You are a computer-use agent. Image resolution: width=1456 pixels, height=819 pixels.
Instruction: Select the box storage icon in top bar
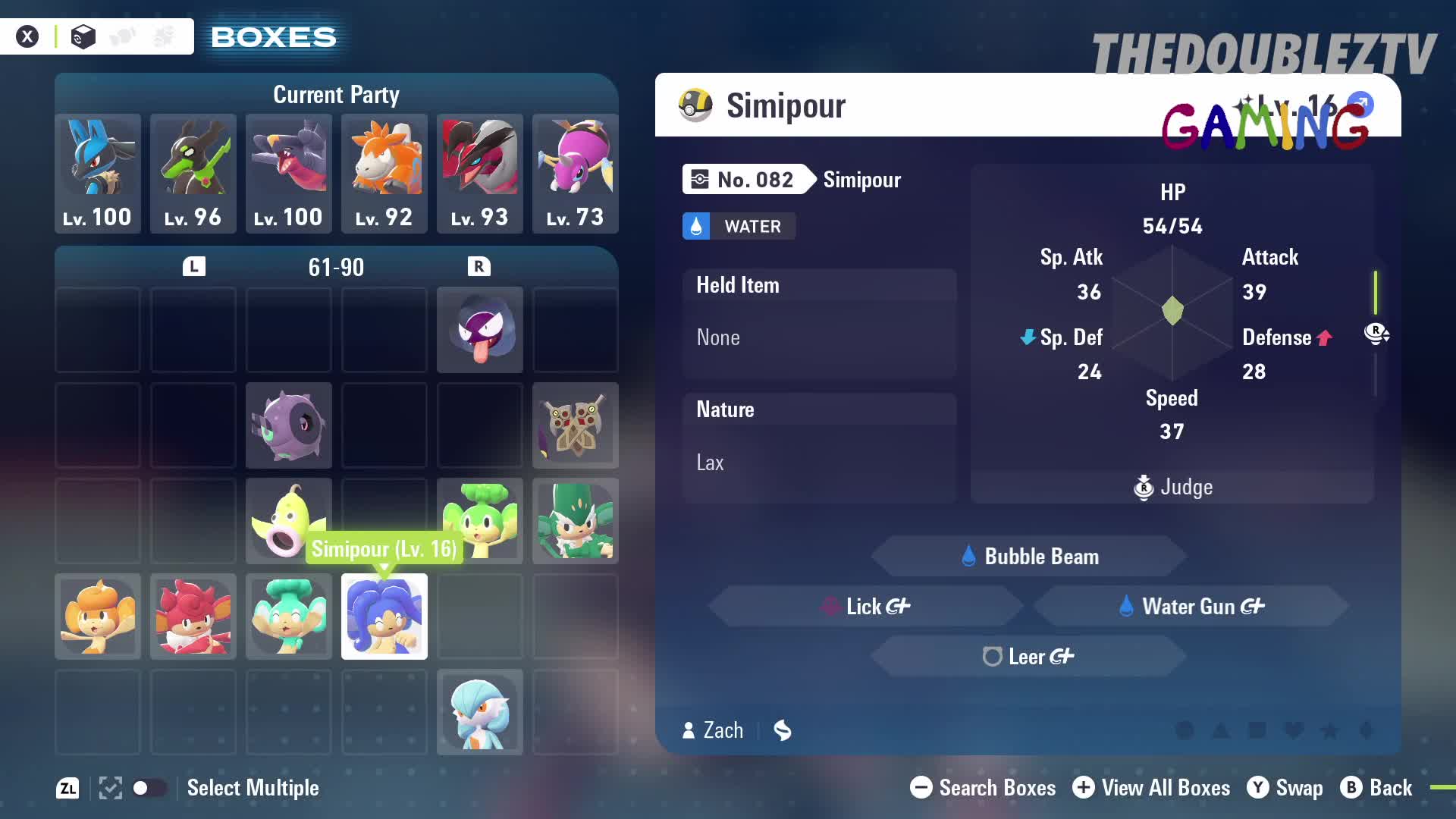(x=82, y=36)
